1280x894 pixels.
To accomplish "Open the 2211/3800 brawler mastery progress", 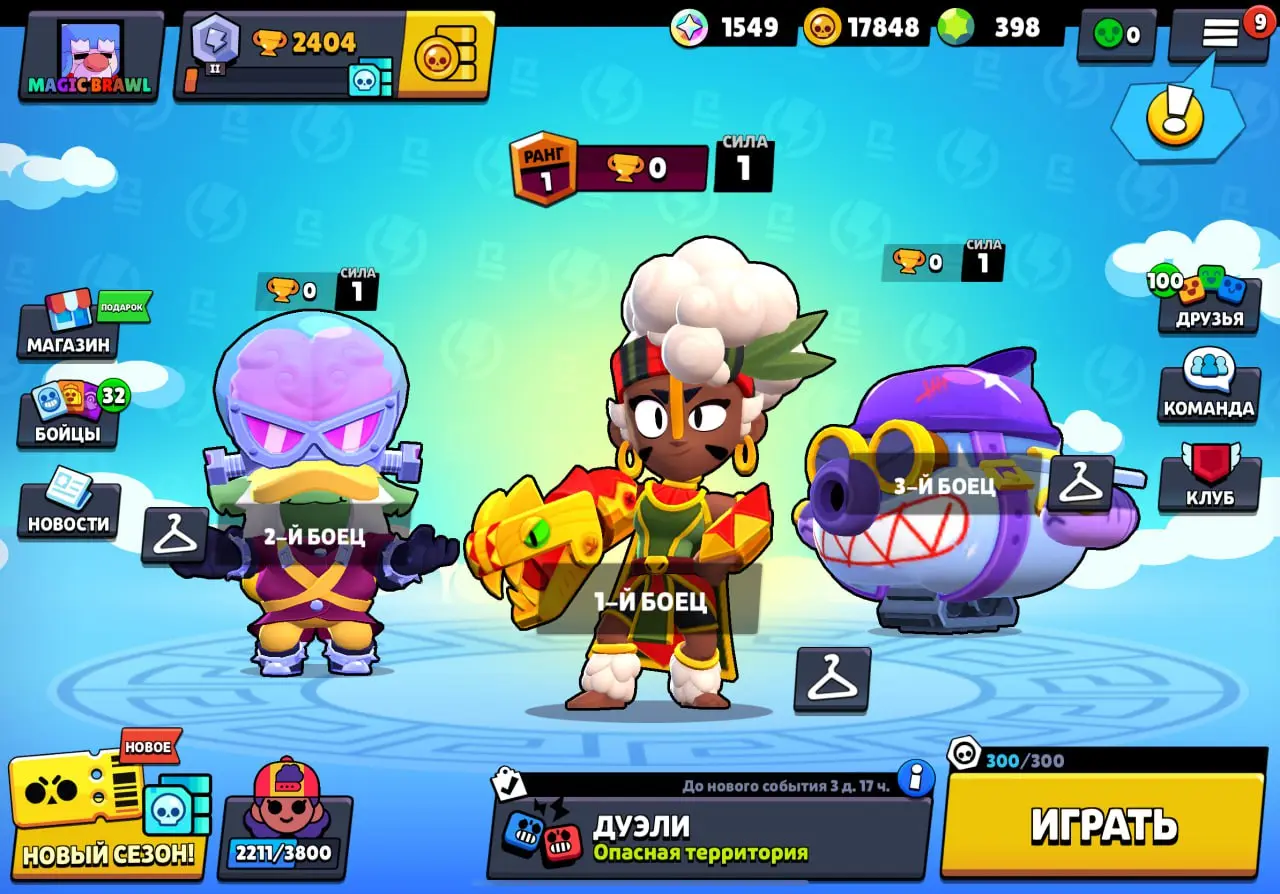I will (284, 825).
